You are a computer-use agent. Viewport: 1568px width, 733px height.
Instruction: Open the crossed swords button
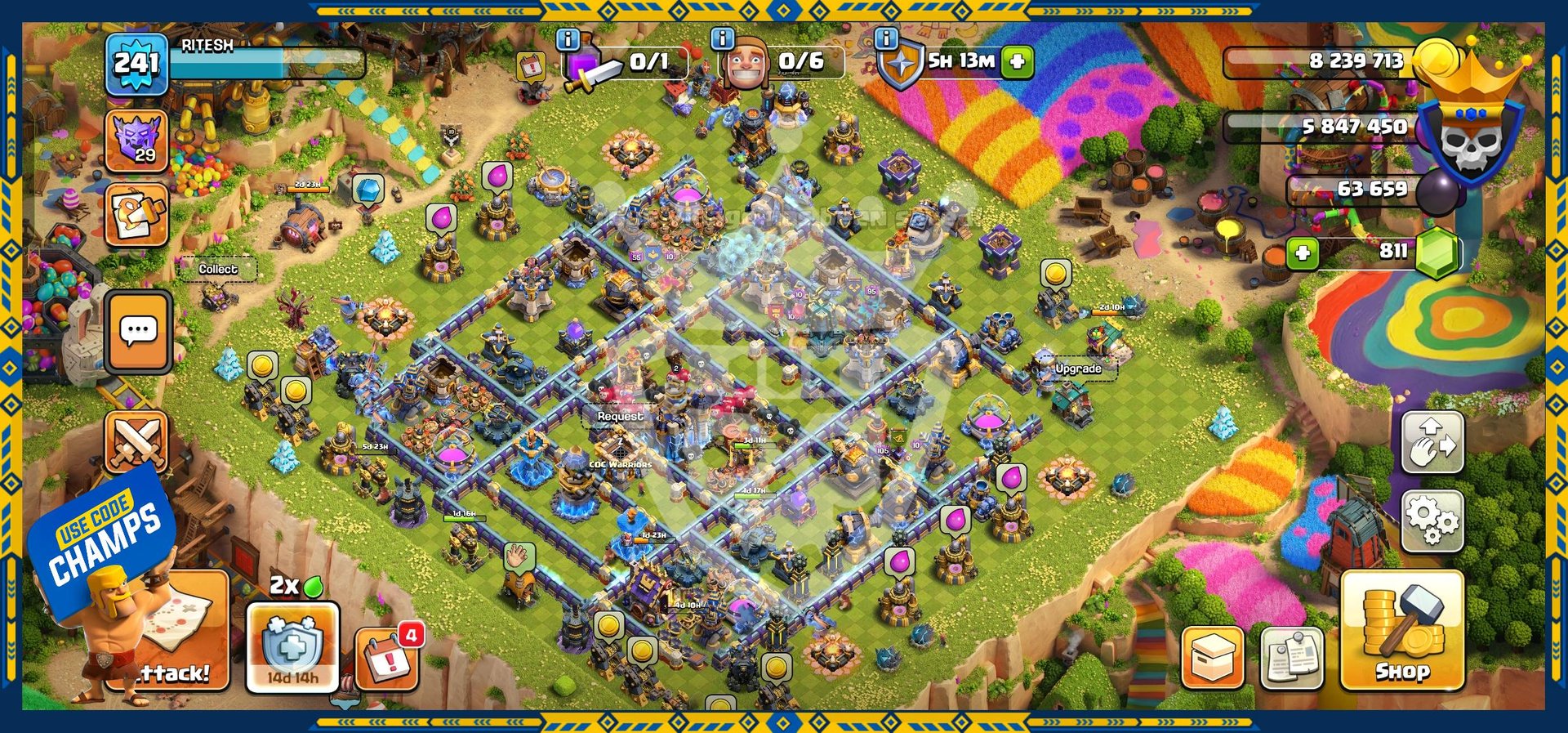point(136,442)
